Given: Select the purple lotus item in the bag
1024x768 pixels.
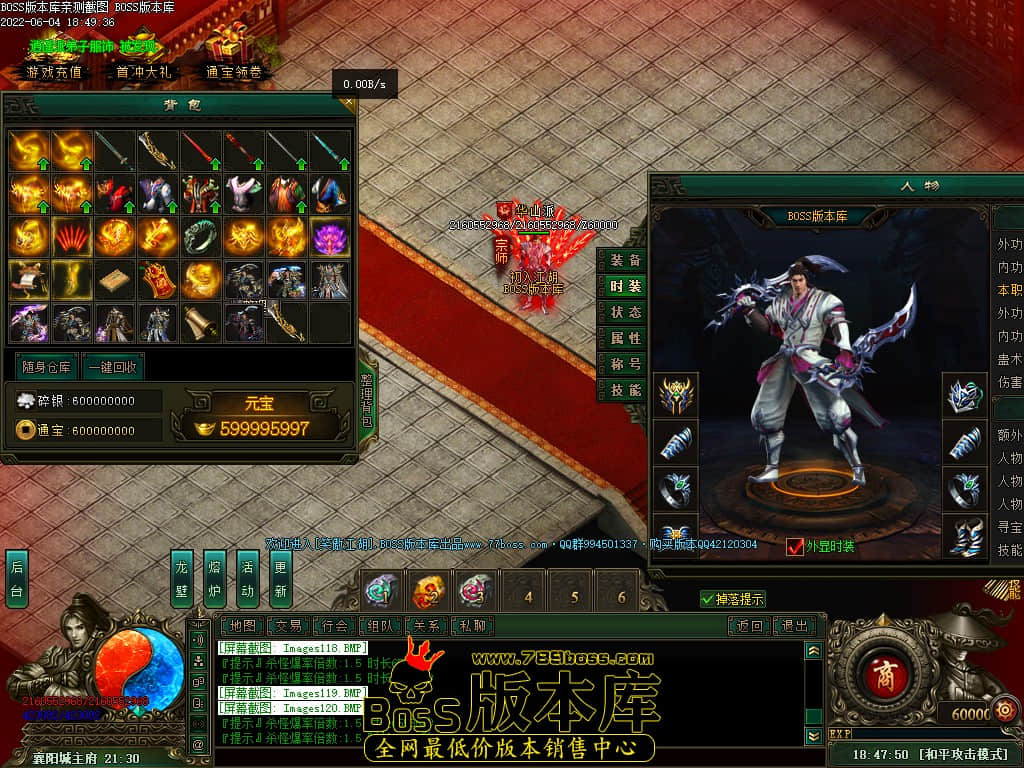Looking at the screenshot, I should (x=330, y=237).
